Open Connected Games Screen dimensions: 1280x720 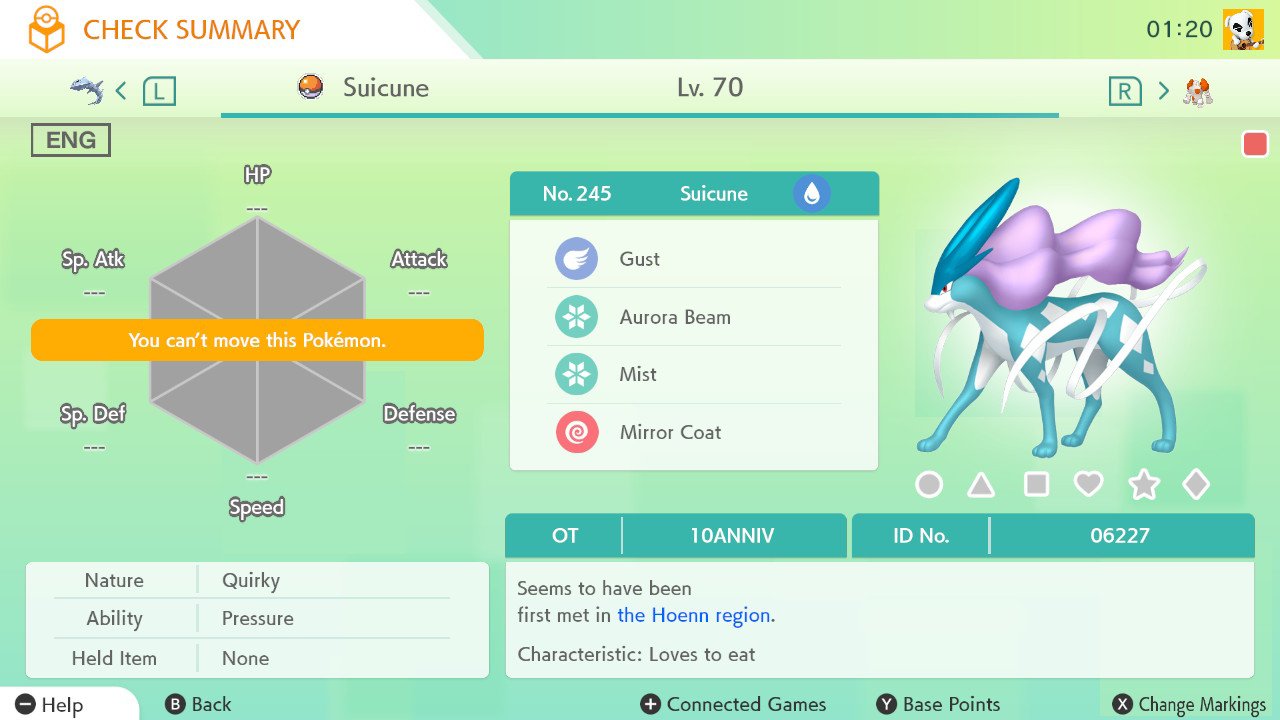[733, 705]
